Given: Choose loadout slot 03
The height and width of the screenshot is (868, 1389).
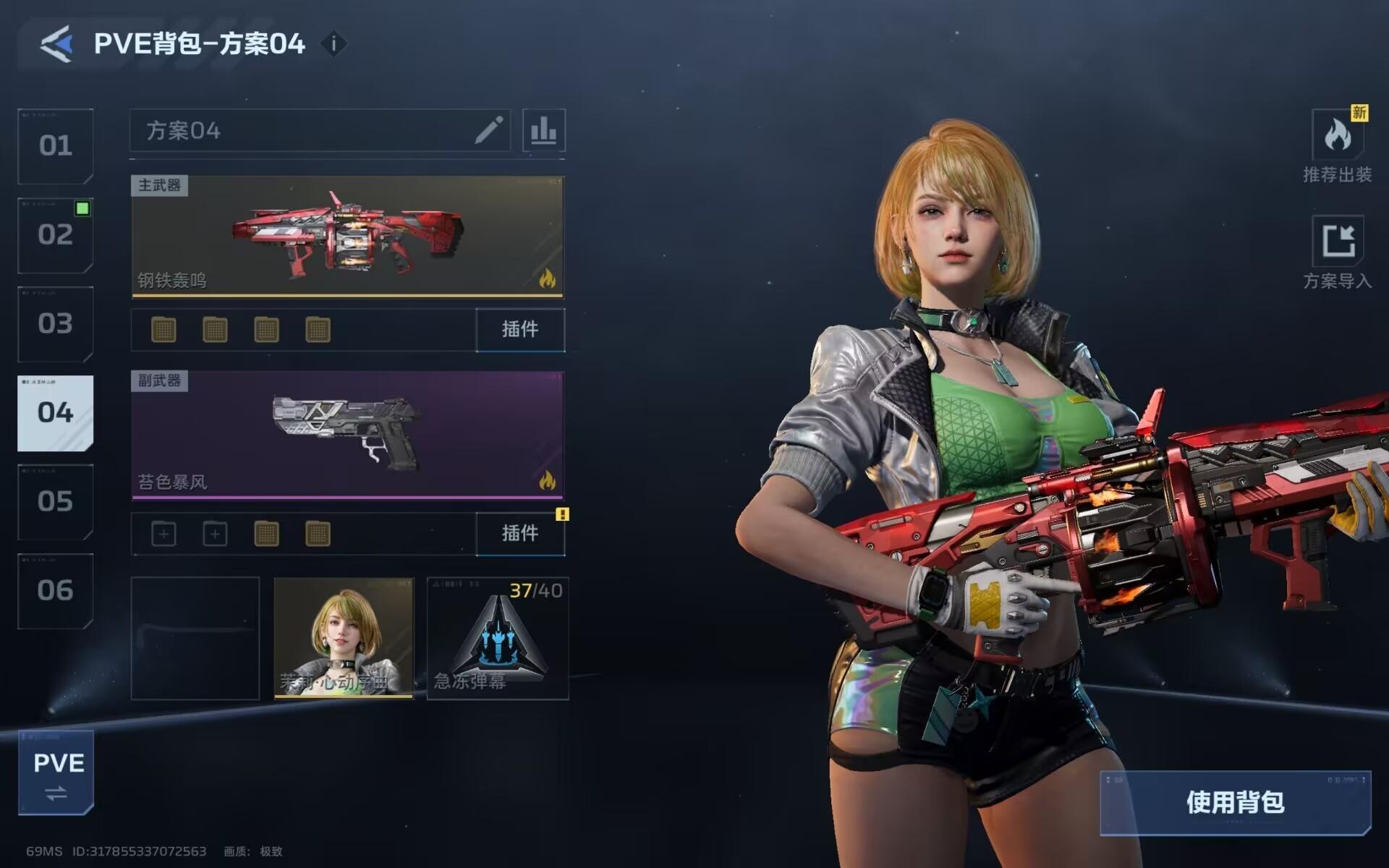Looking at the screenshot, I should click(x=56, y=324).
